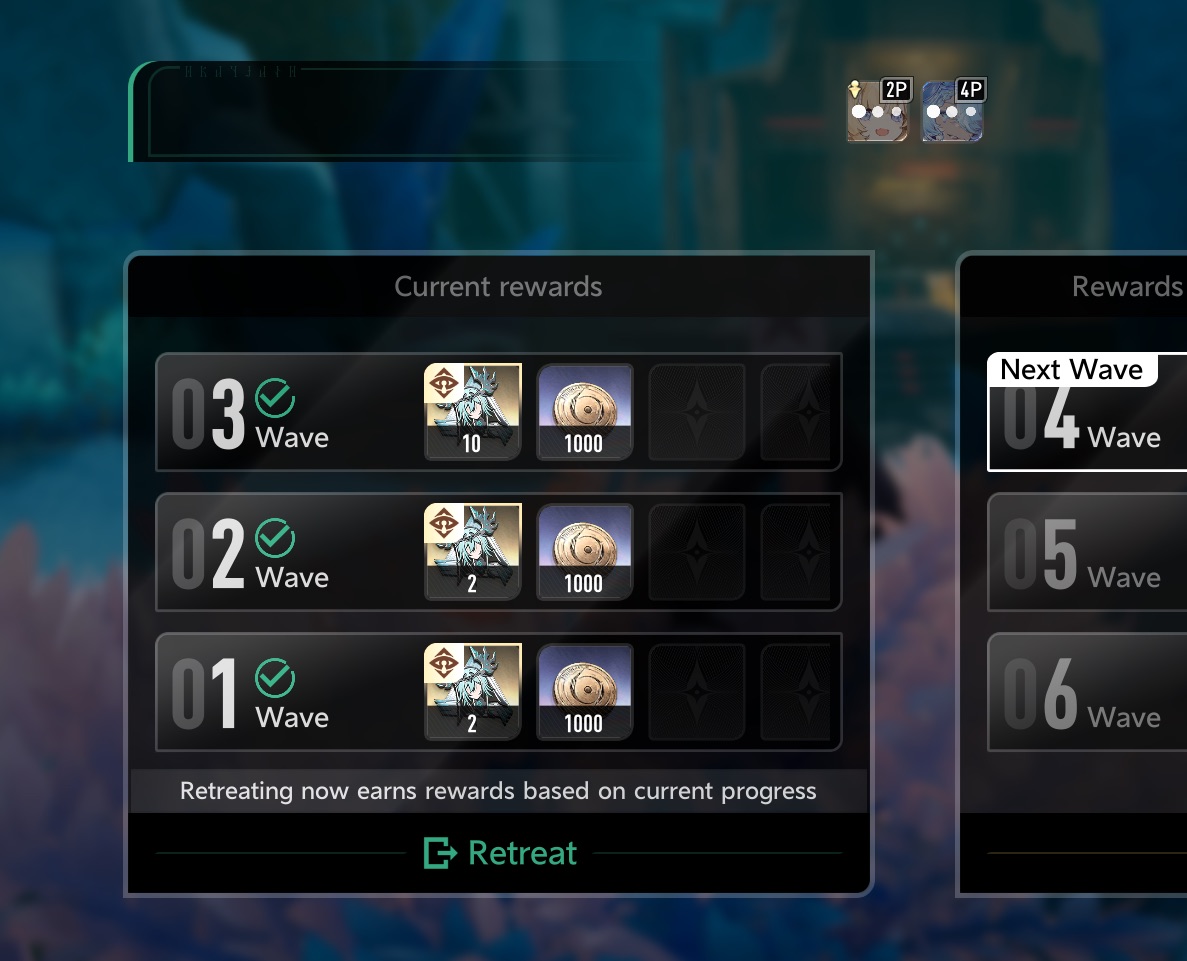Screen dimensions: 1187x961
Task: Retreat from the current challenge
Action: 501,853
